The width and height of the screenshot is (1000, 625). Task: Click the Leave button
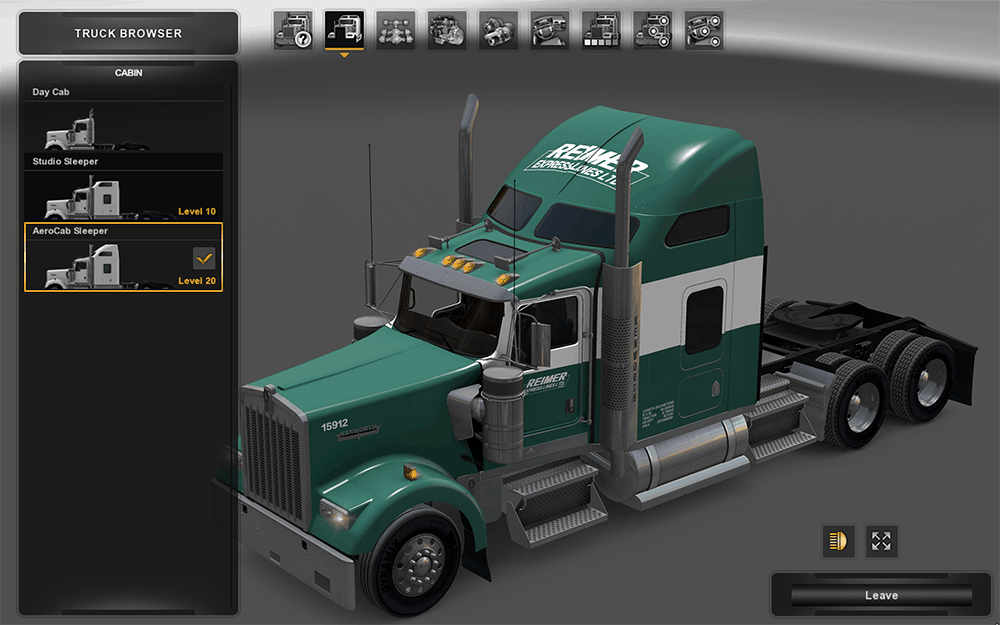[x=881, y=595]
